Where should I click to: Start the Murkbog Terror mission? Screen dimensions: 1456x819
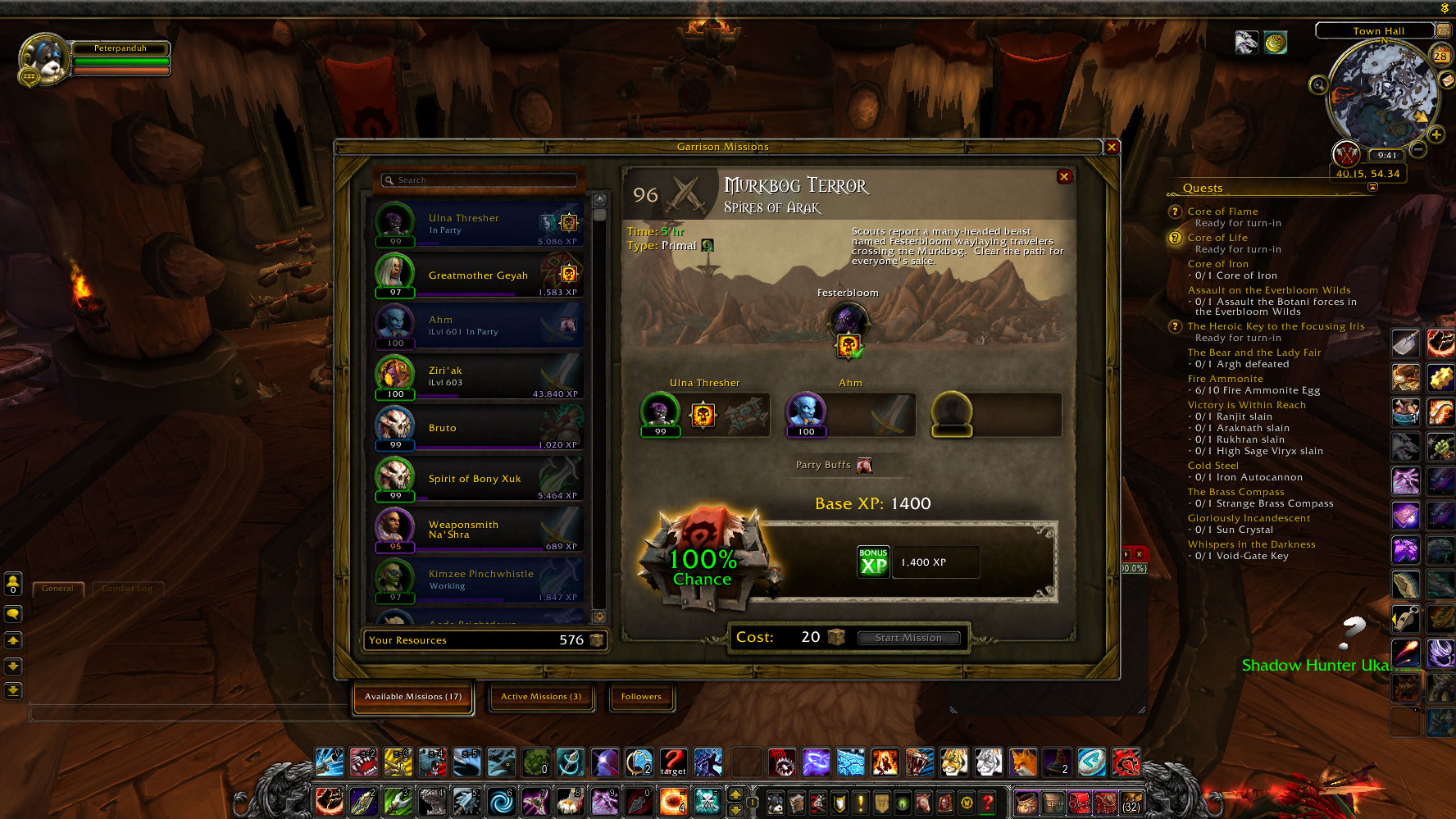pyautogui.click(x=908, y=638)
